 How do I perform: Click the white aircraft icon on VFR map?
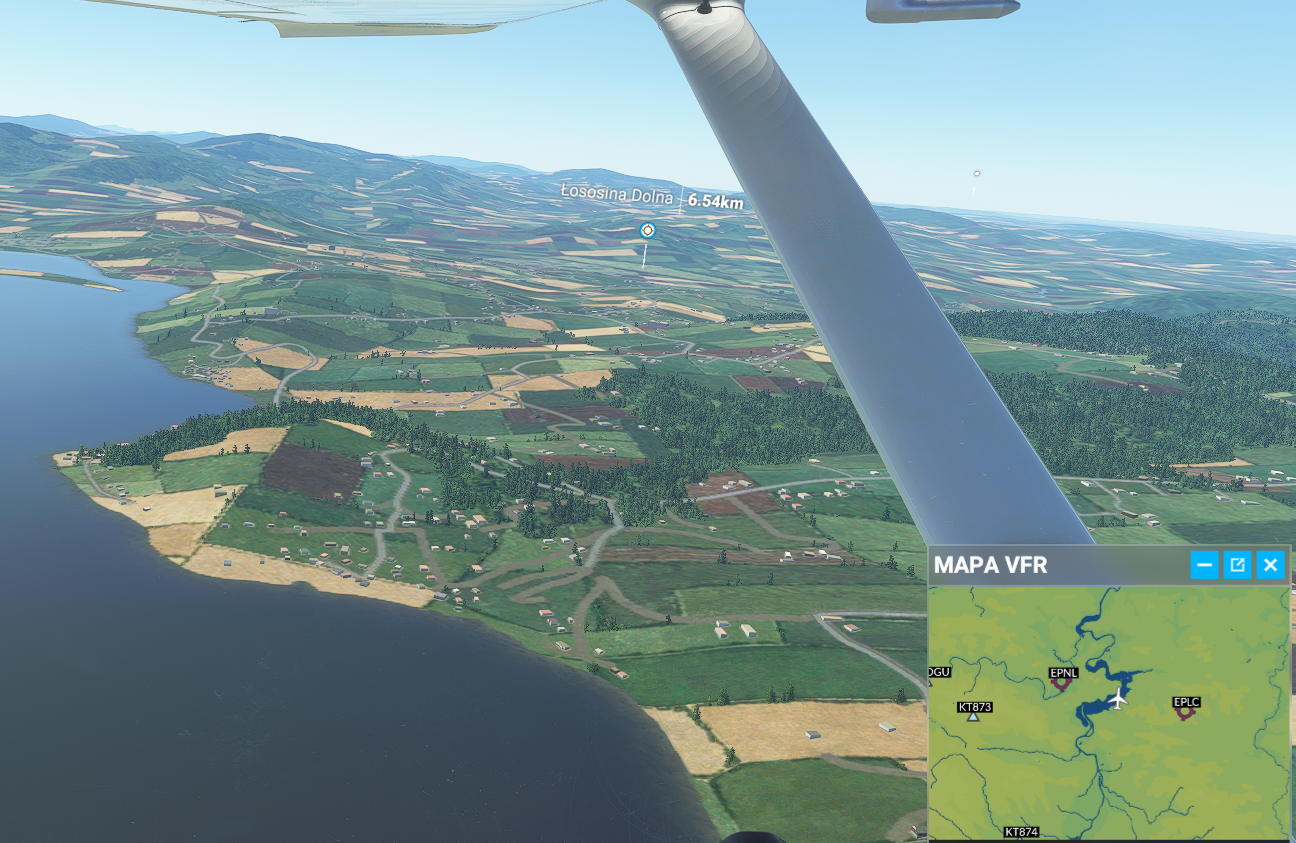(x=1118, y=699)
